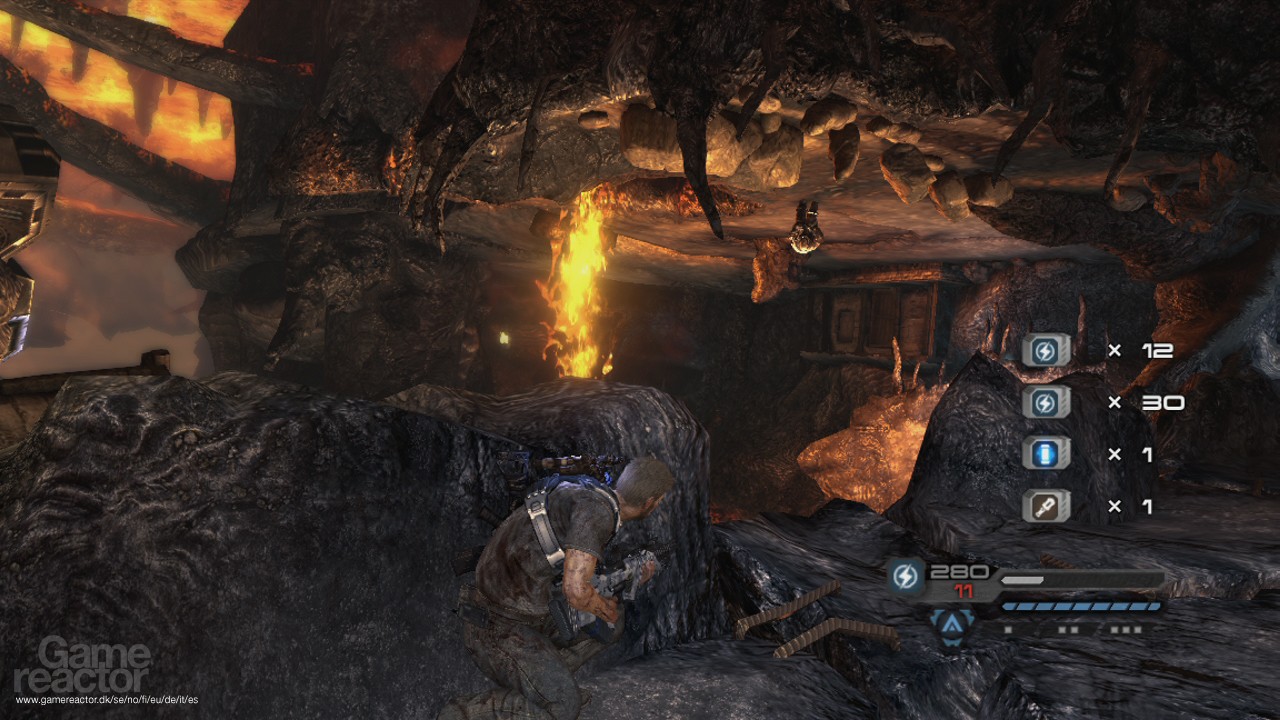This screenshot has width=1280, height=720.
Task: Choose the tan weapon-part pickup icon
Action: 1046,506
